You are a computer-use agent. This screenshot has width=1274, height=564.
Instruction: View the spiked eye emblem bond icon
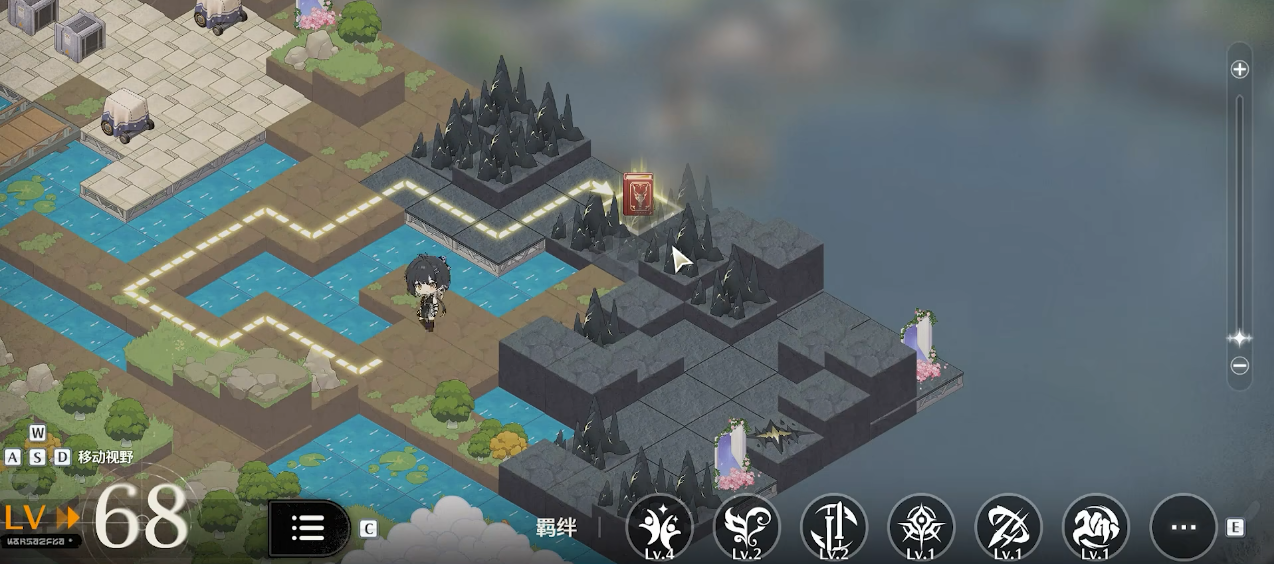coord(921,527)
